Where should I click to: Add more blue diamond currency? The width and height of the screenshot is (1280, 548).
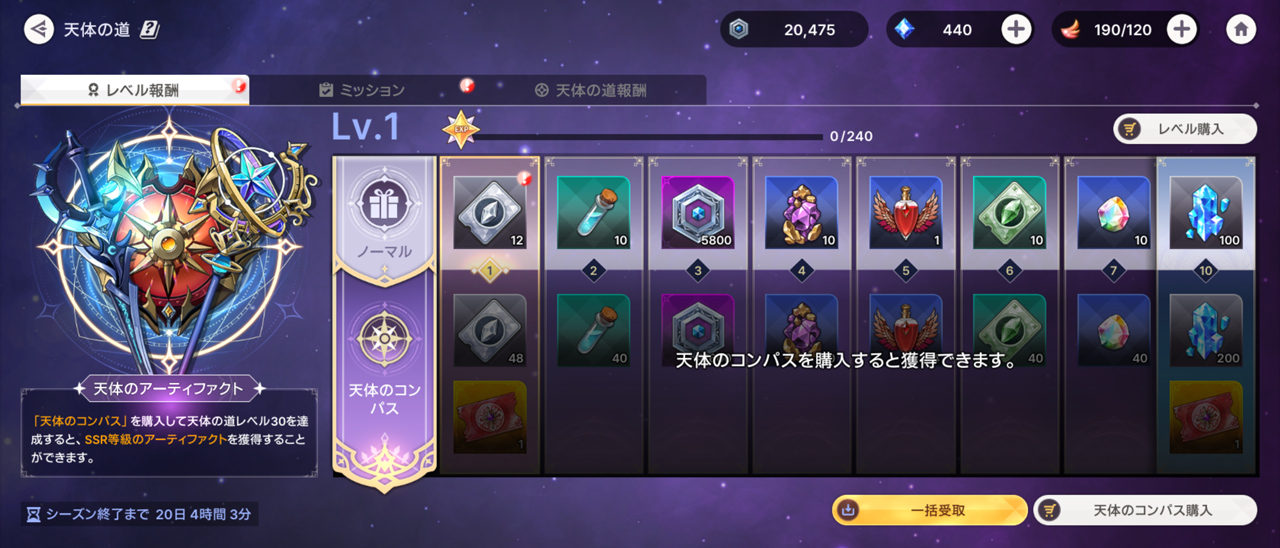pyautogui.click(x=1016, y=29)
